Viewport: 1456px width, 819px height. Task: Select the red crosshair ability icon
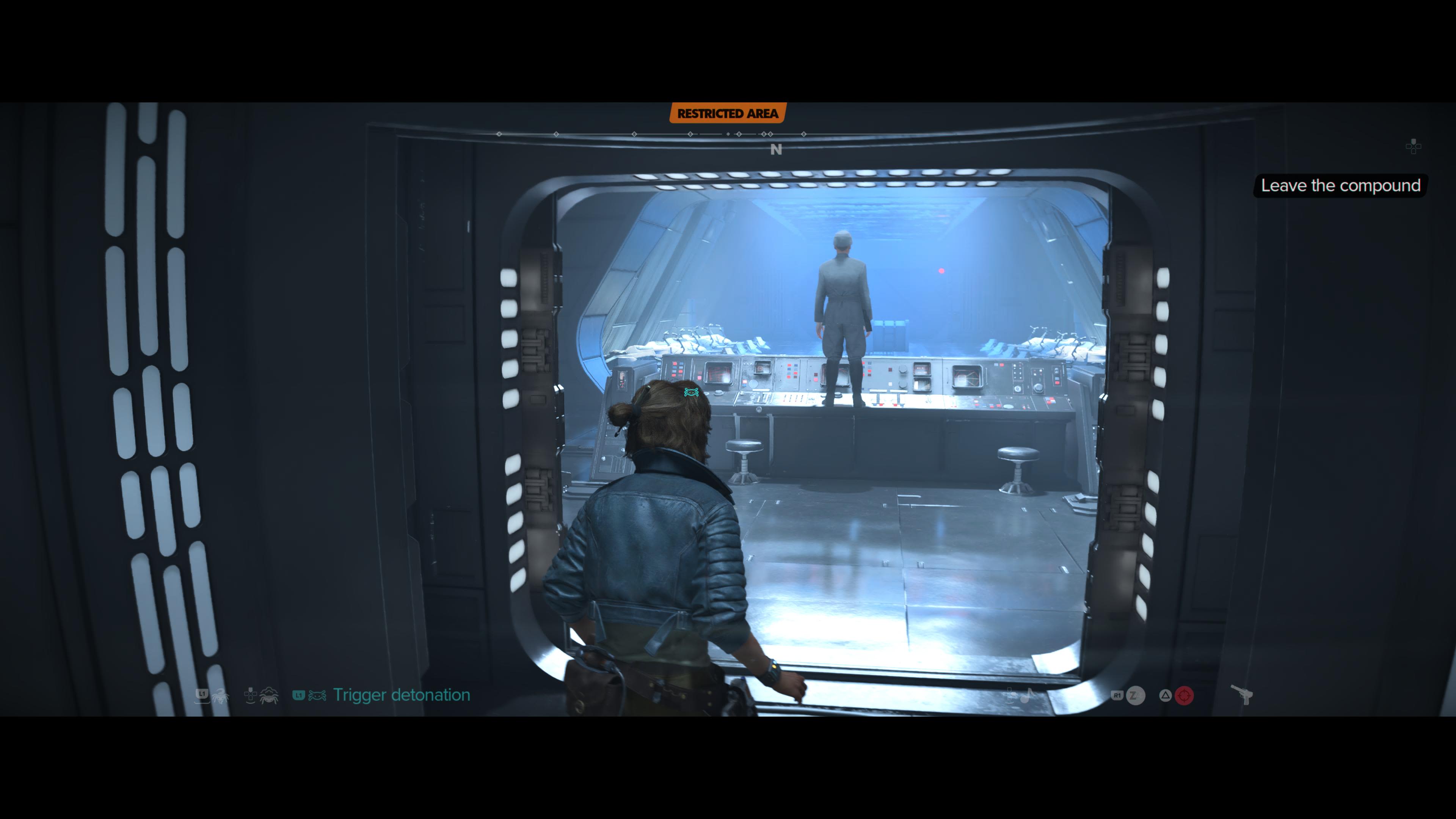[1184, 695]
